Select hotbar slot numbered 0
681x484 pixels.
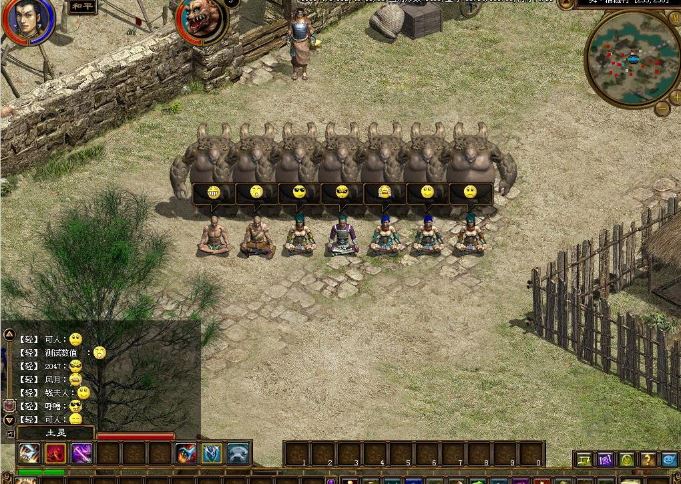531,454
